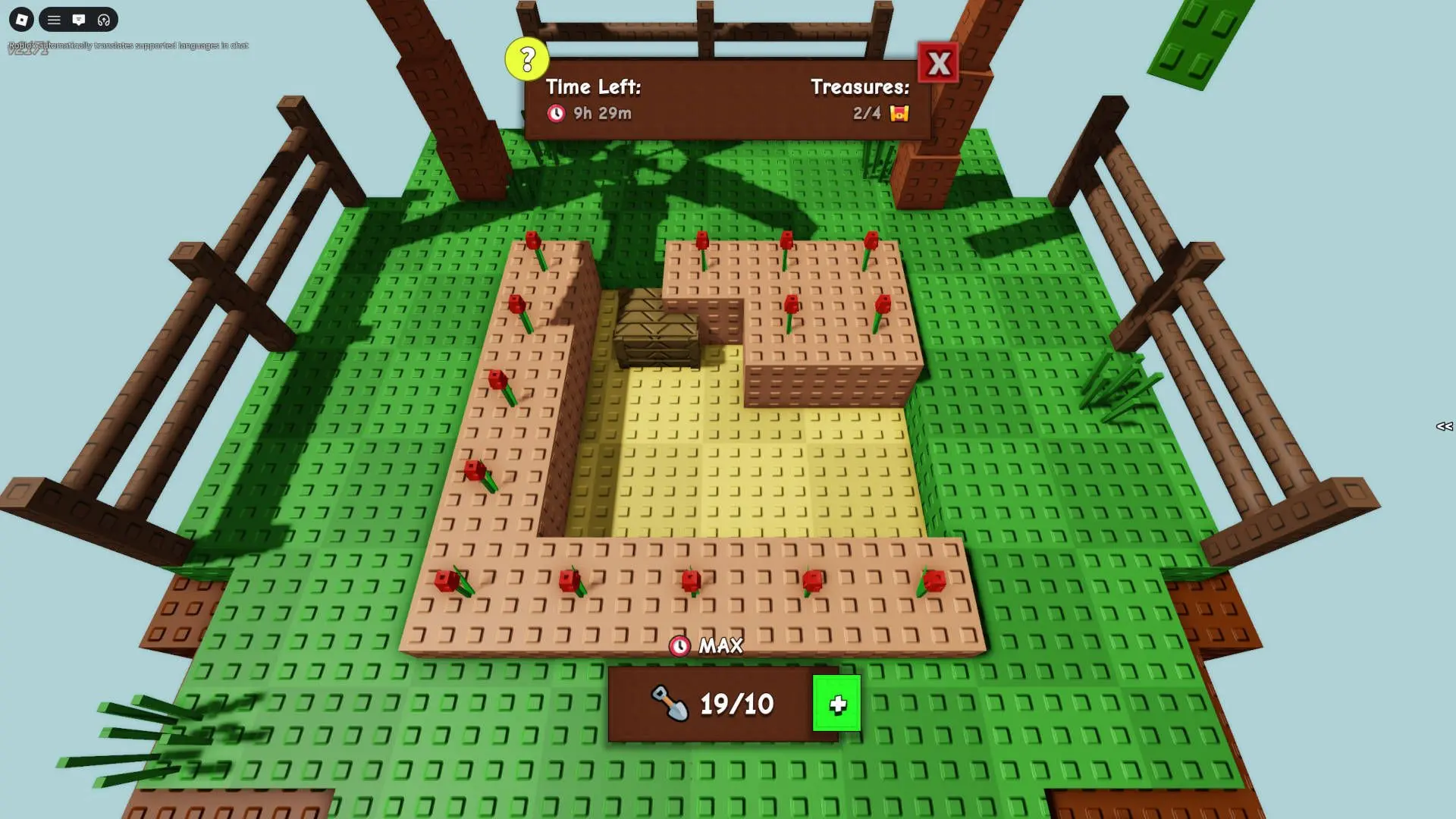Toggle the Roblox chat window
The image size is (1456, 819).
tap(79, 20)
